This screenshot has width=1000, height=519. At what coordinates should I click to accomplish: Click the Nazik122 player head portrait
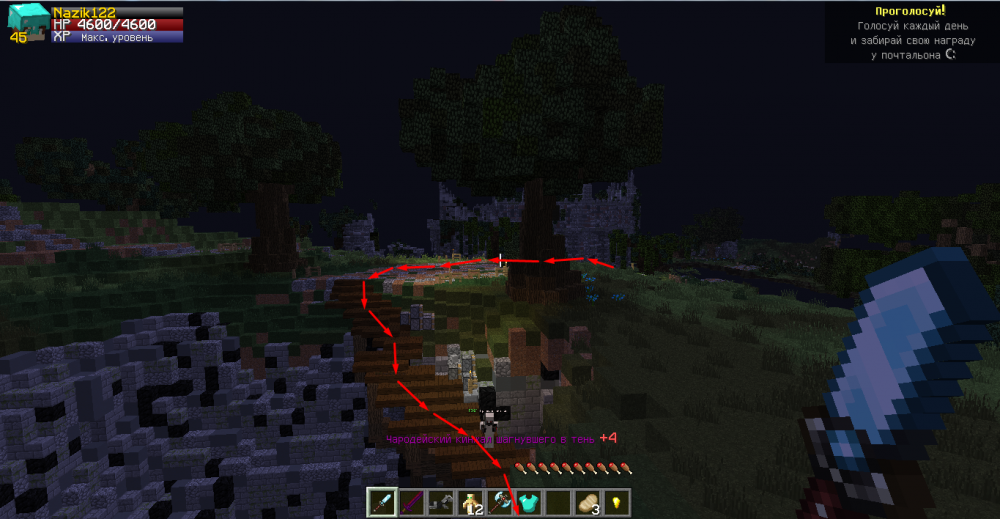[27, 22]
